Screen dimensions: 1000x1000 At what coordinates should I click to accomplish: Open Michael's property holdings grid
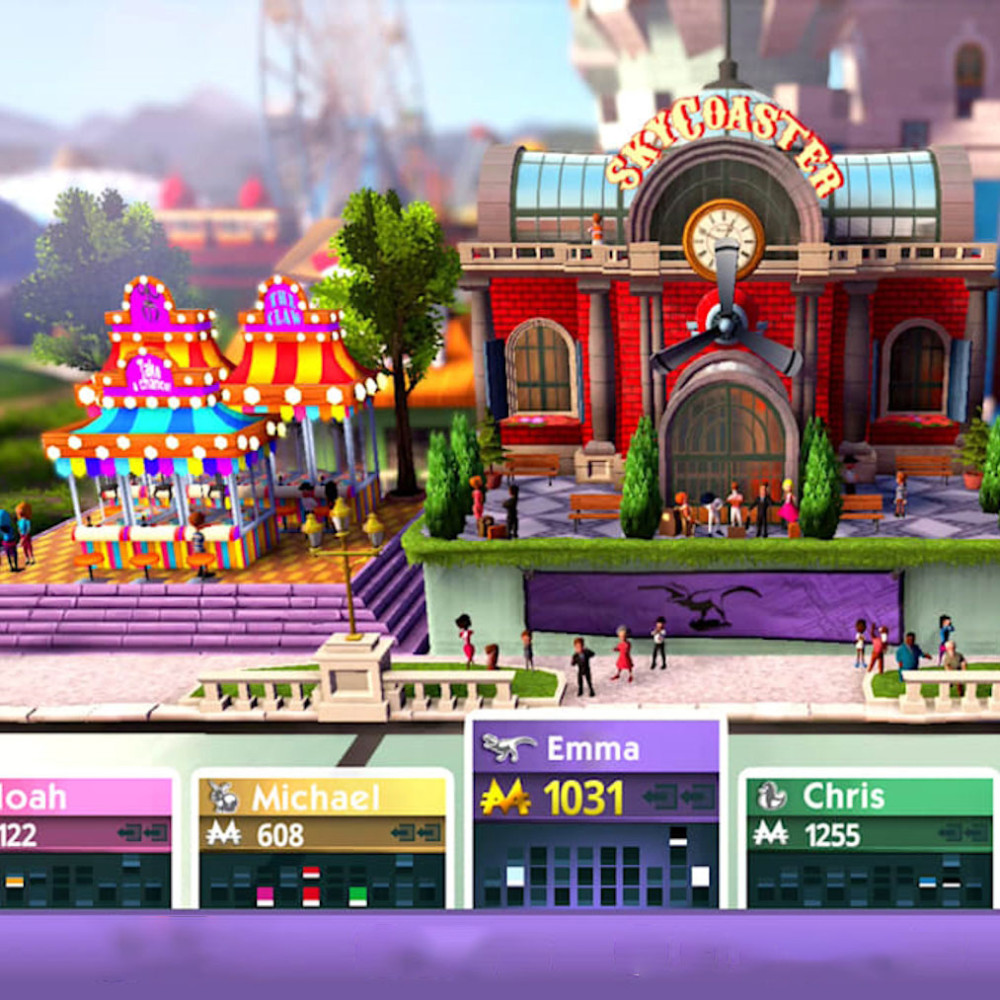click(x=321, y=880)
